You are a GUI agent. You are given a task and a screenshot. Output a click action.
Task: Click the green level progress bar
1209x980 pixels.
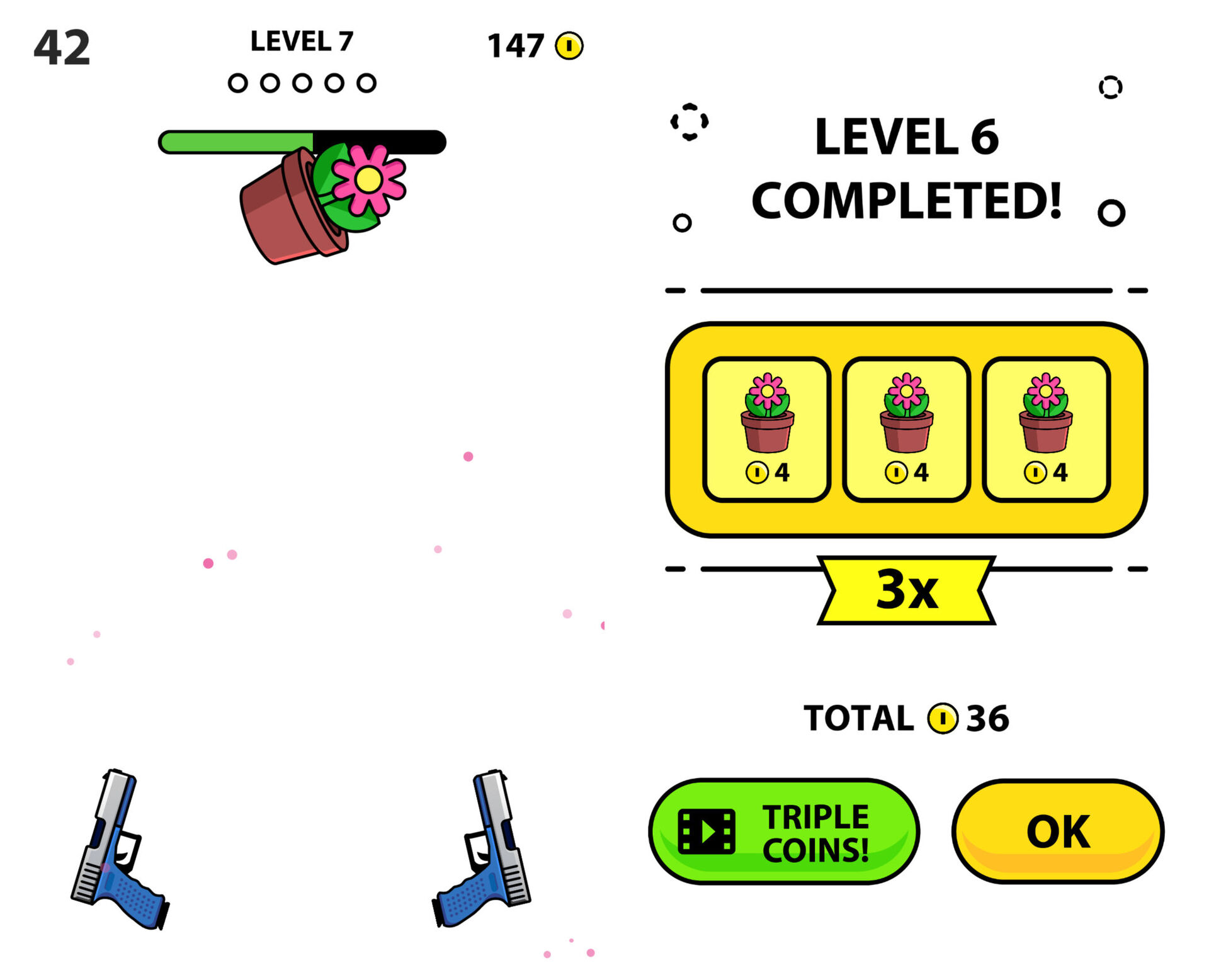[x=236, y=141]
